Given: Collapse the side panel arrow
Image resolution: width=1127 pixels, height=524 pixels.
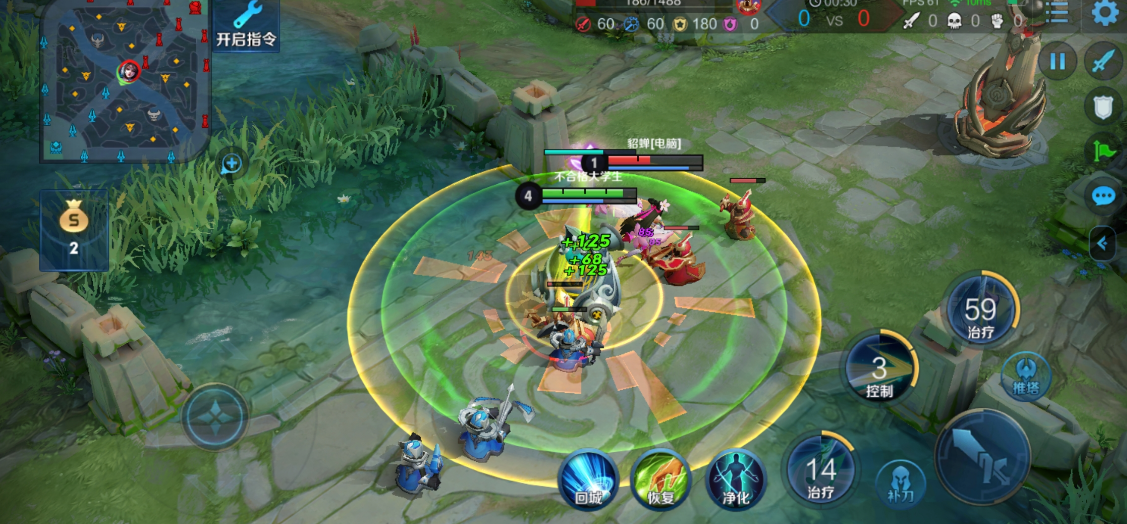Looking at the screenshot, I should point(1103,242).
